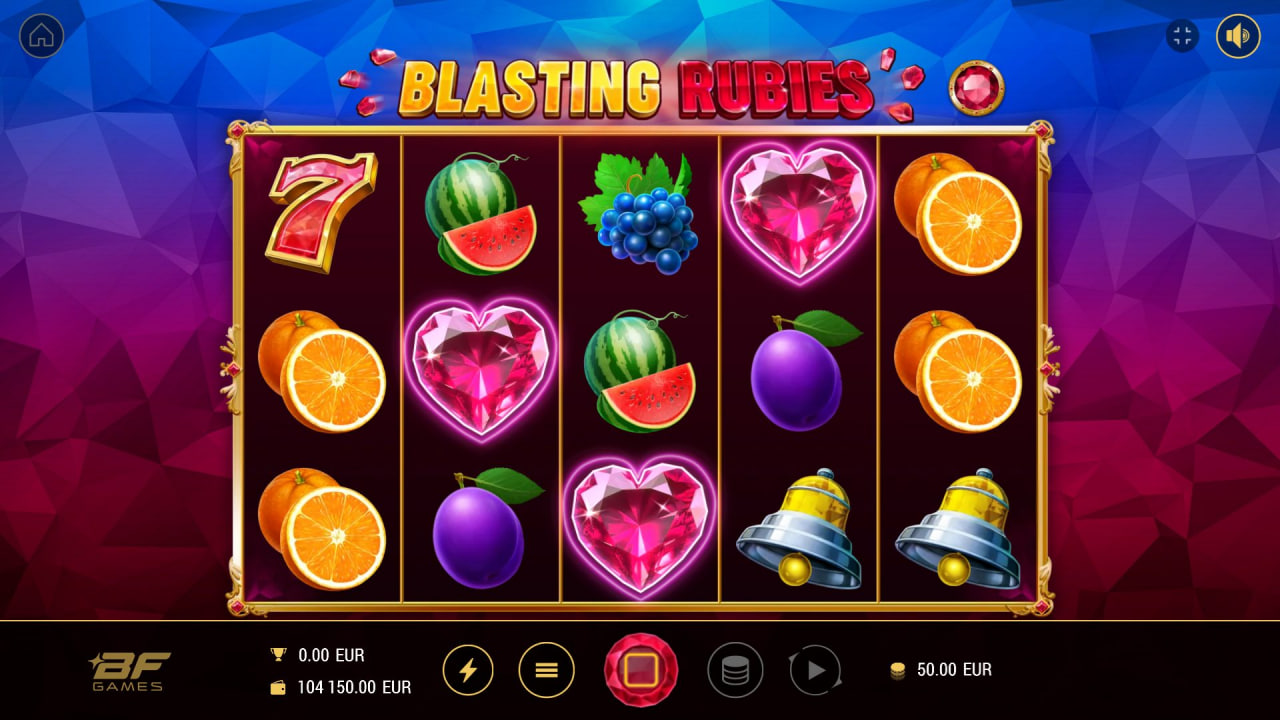Image resolution: width=1280 pixels, height=720 pixels.
Task: Mute the game sound with speaker icon
Action: coord(1237,36)
